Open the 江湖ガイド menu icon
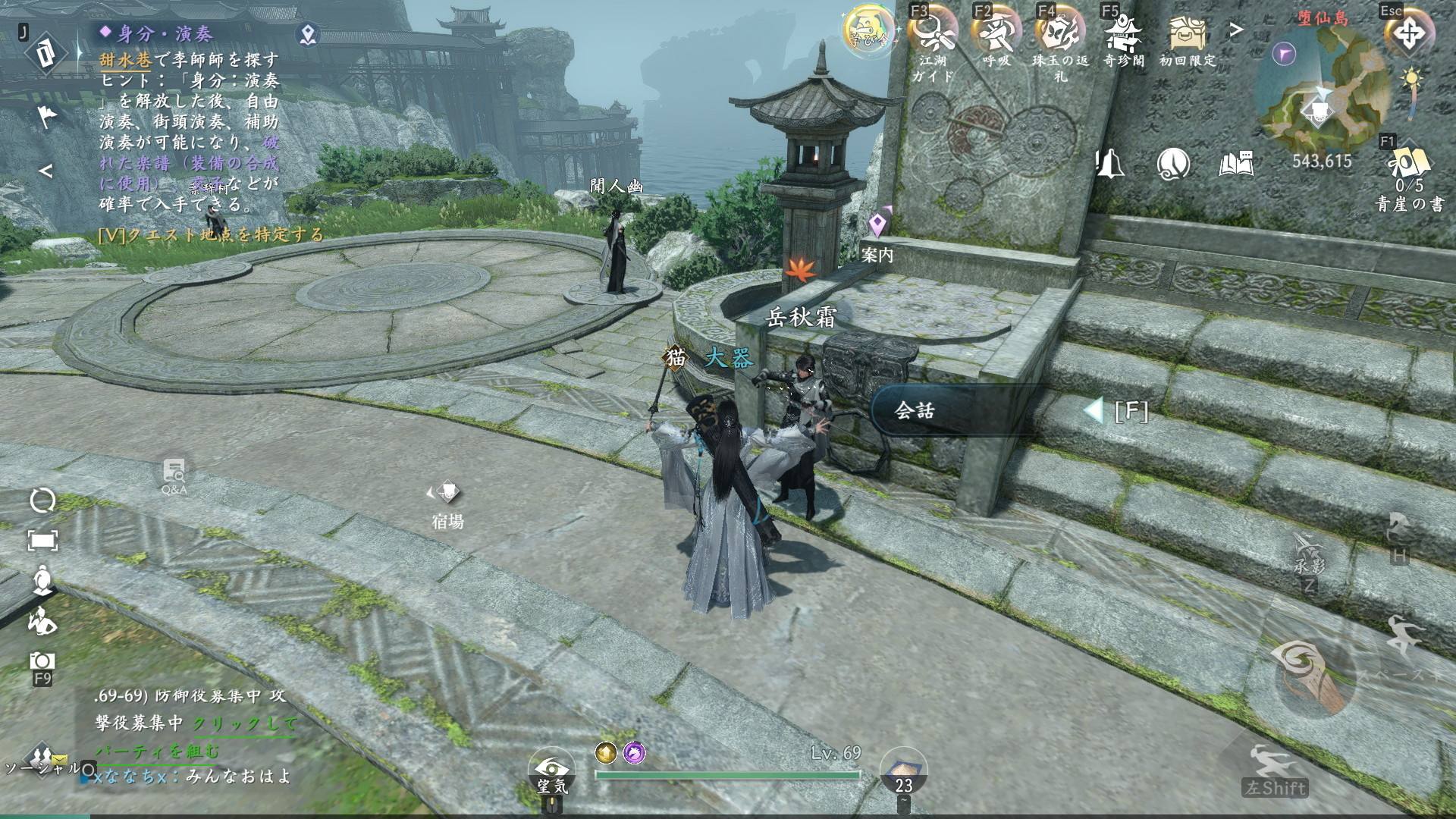Screen dimensions: 1456x819 point(934,34)
